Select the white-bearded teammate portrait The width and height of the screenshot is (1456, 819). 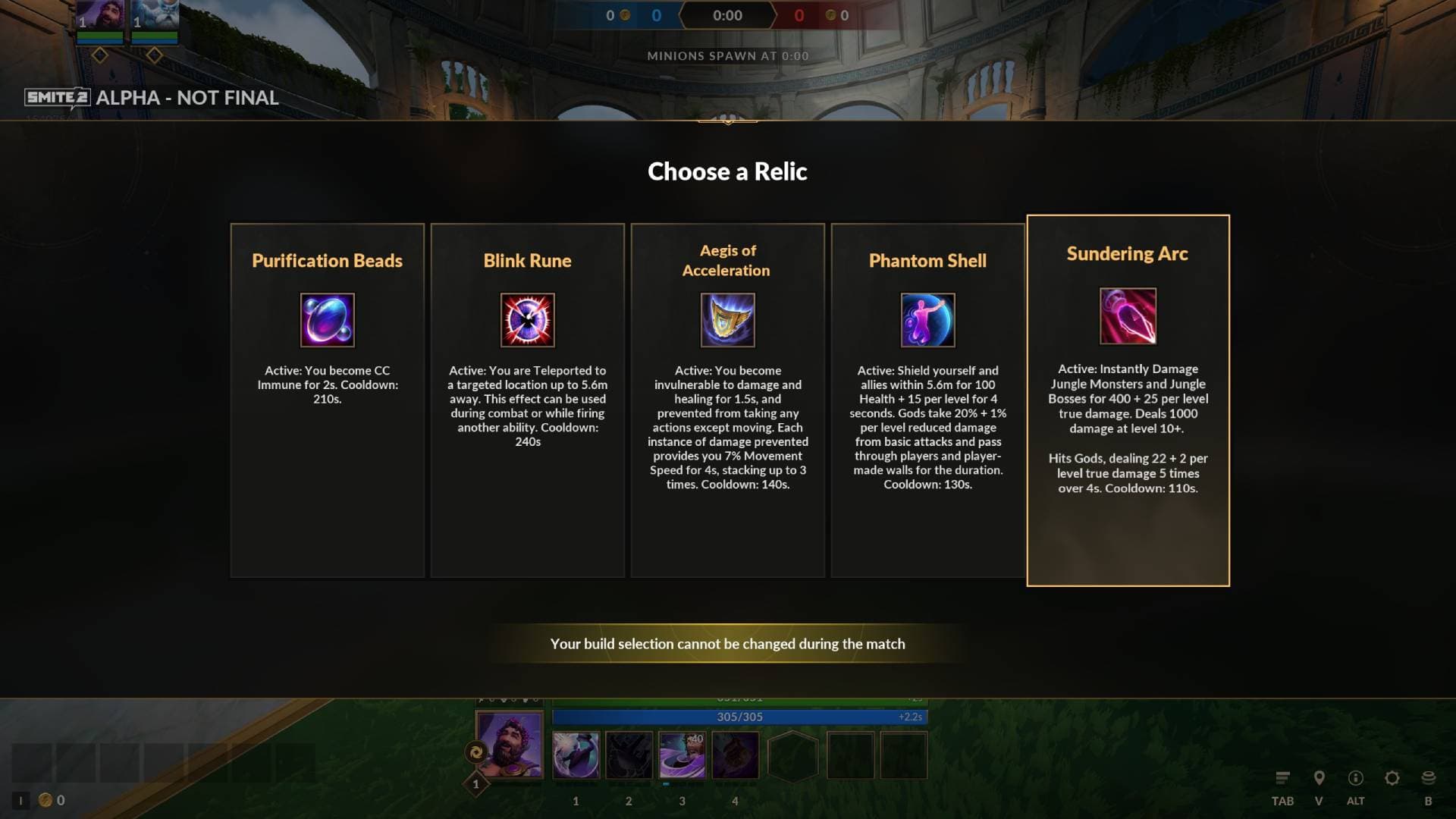point(155,15)
